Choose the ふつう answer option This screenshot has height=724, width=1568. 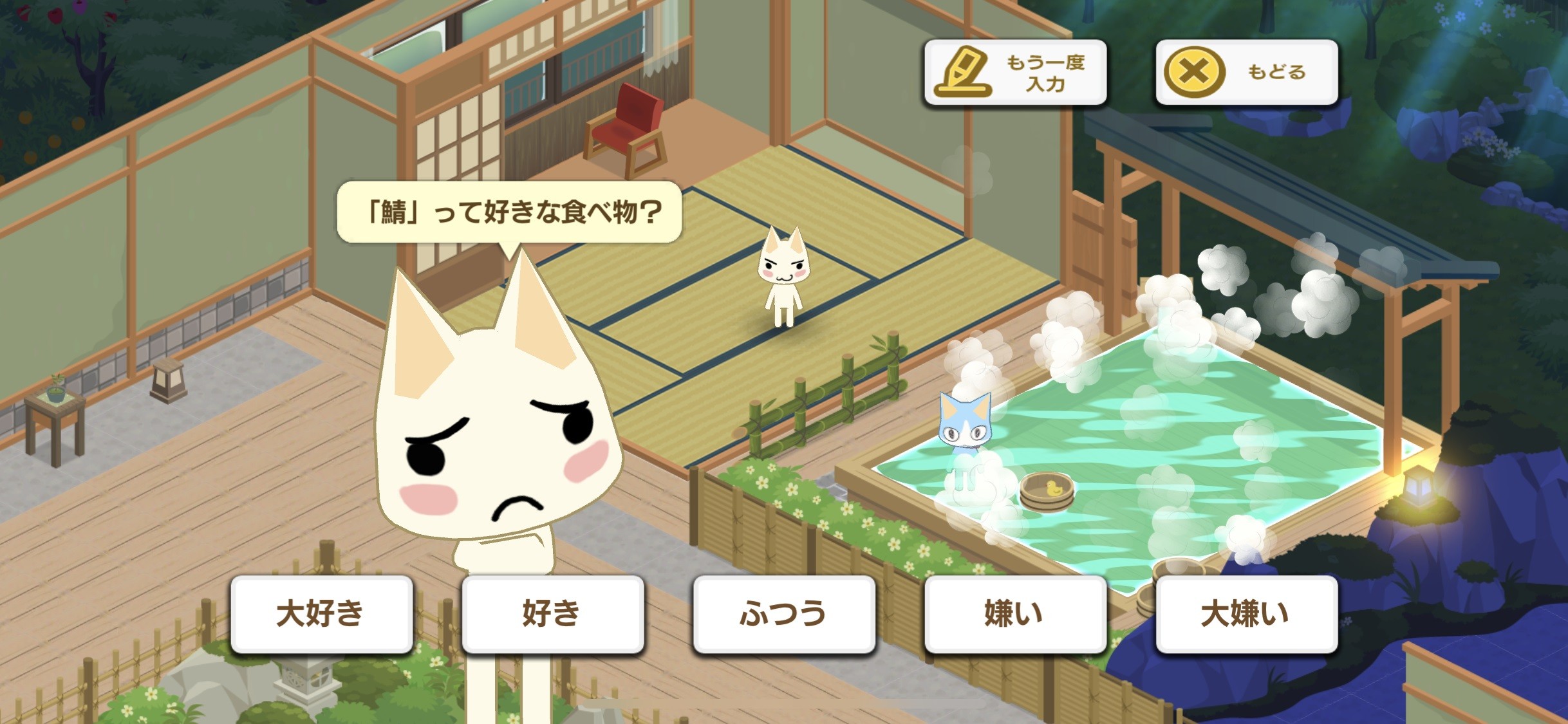tap(784, 615)
